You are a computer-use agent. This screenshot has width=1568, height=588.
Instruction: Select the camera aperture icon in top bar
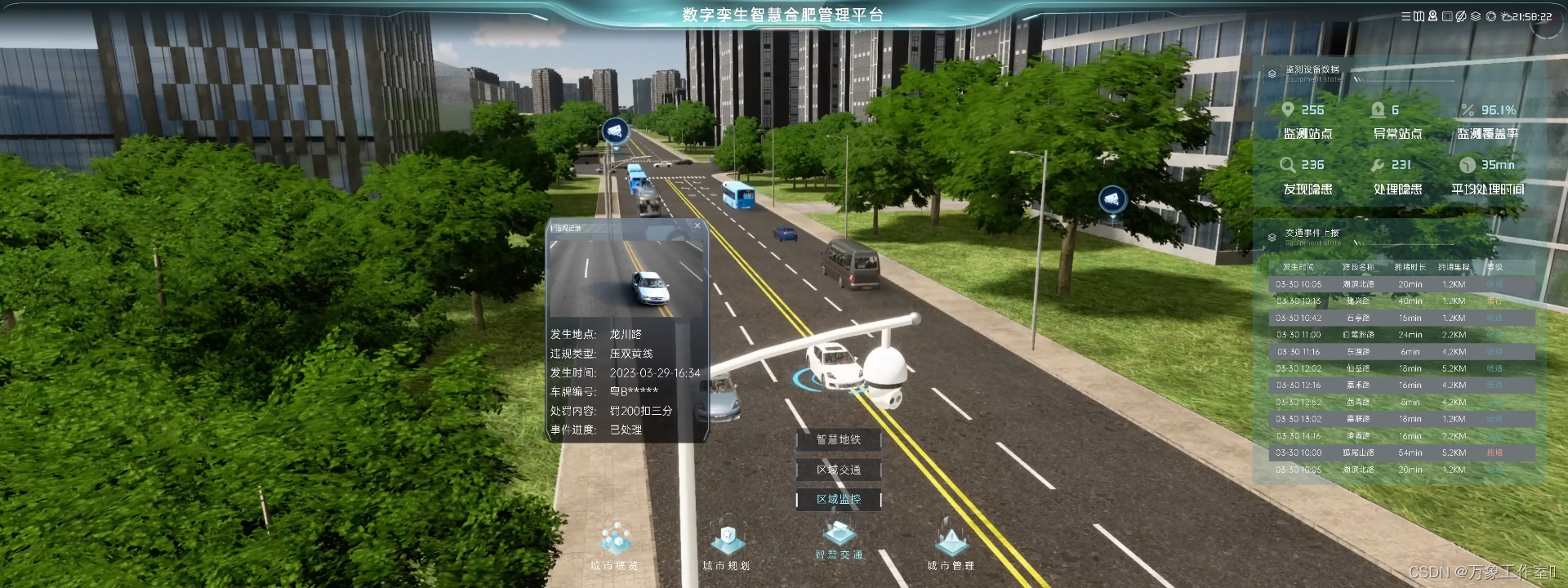pyautogui.click(x=1491, y=16)
